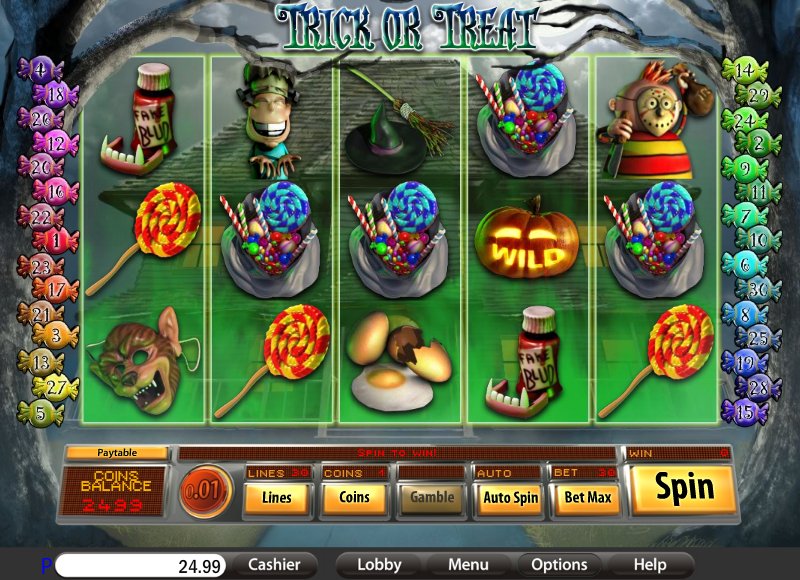Choose payline candy number 14

[744, 71]
